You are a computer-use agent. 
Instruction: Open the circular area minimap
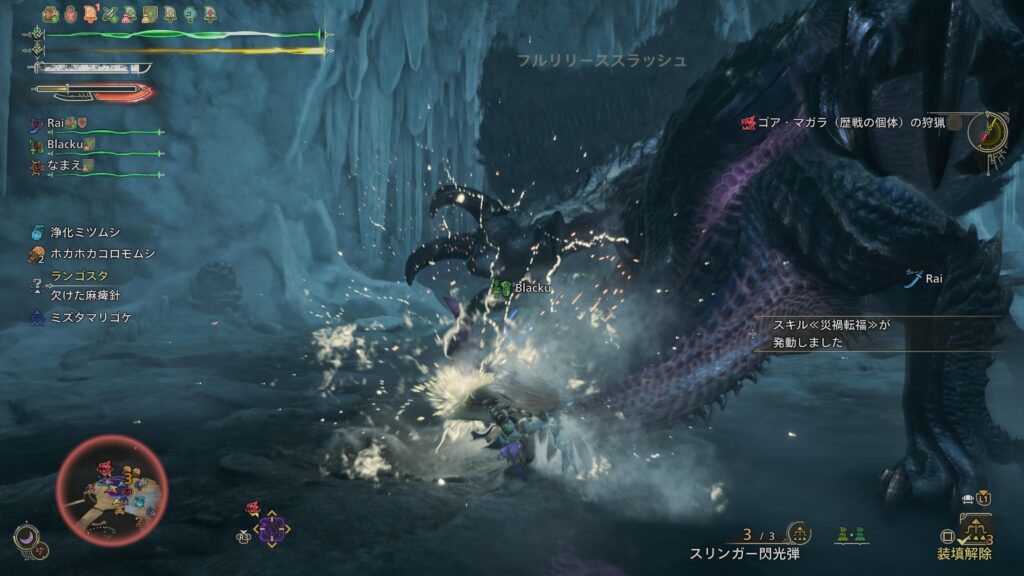coord(111,489)
